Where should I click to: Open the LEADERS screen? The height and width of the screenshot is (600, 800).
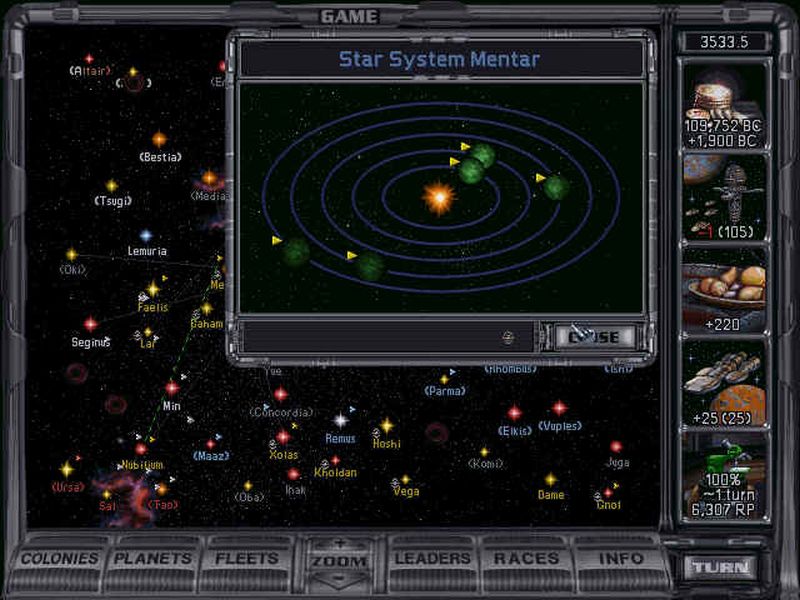click(x=433, y=559)
